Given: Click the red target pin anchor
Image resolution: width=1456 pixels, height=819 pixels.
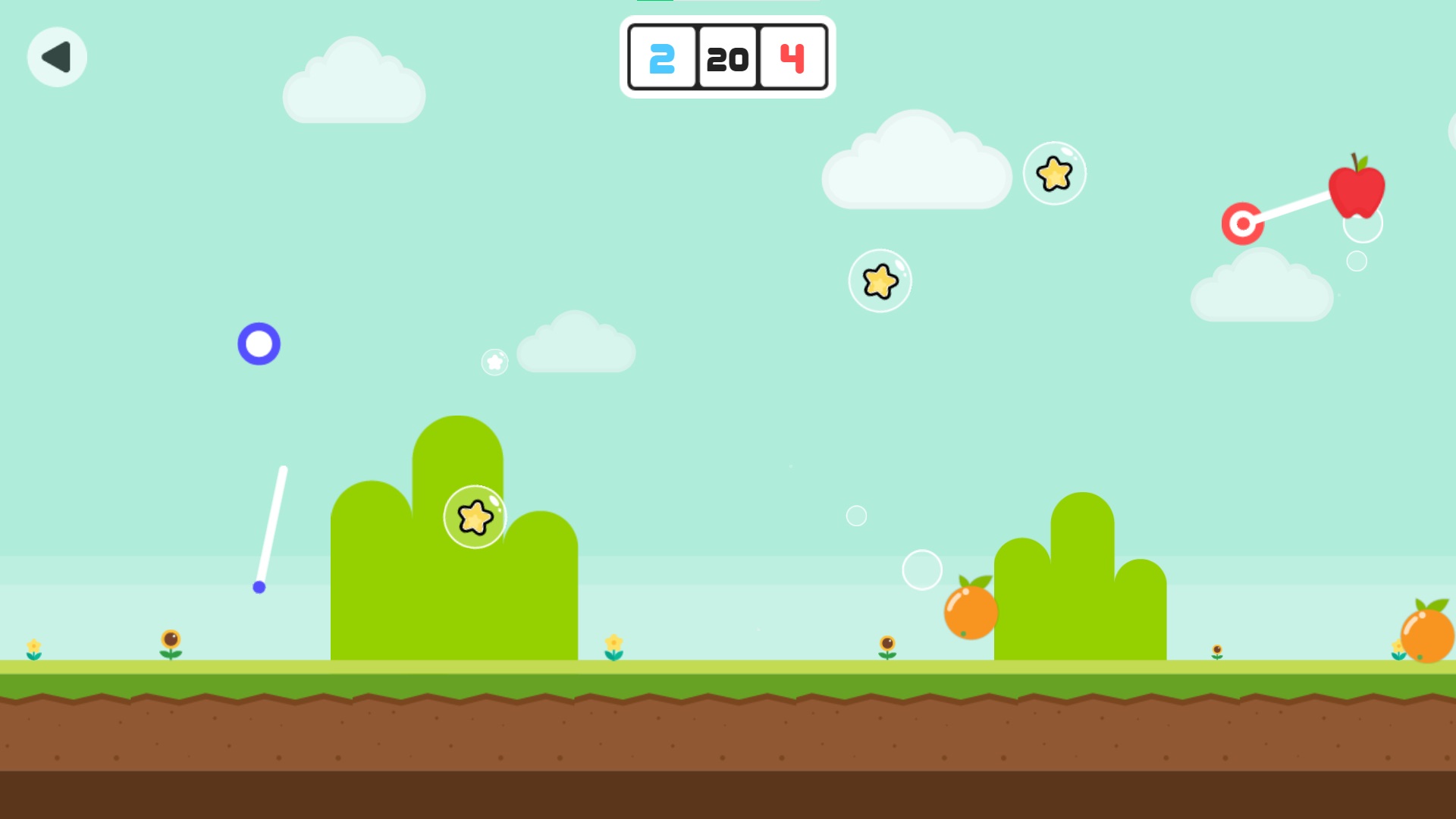Looking at the screenshot, I should [1242, 222].
